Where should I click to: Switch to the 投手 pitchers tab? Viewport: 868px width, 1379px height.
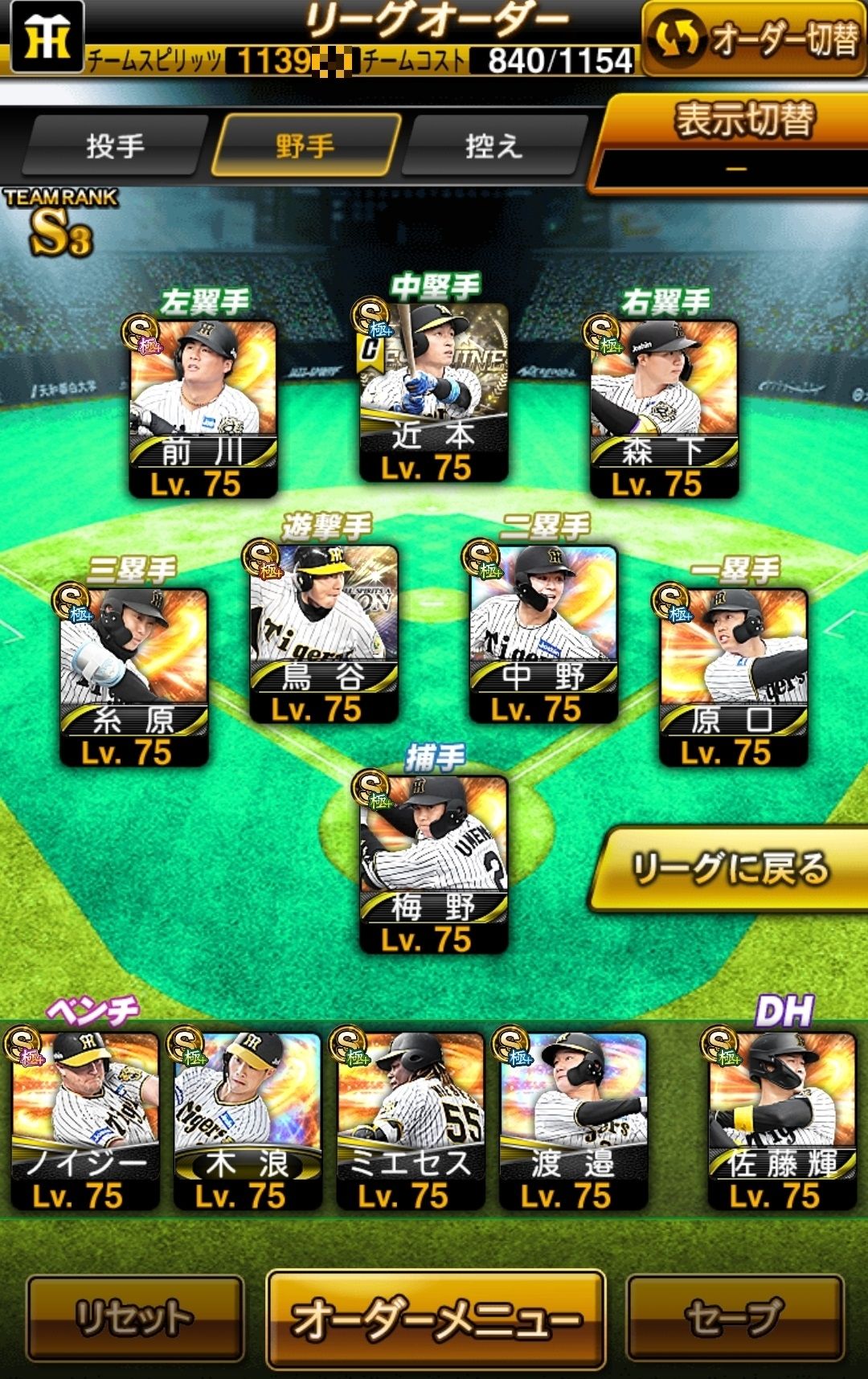(115, 145)
